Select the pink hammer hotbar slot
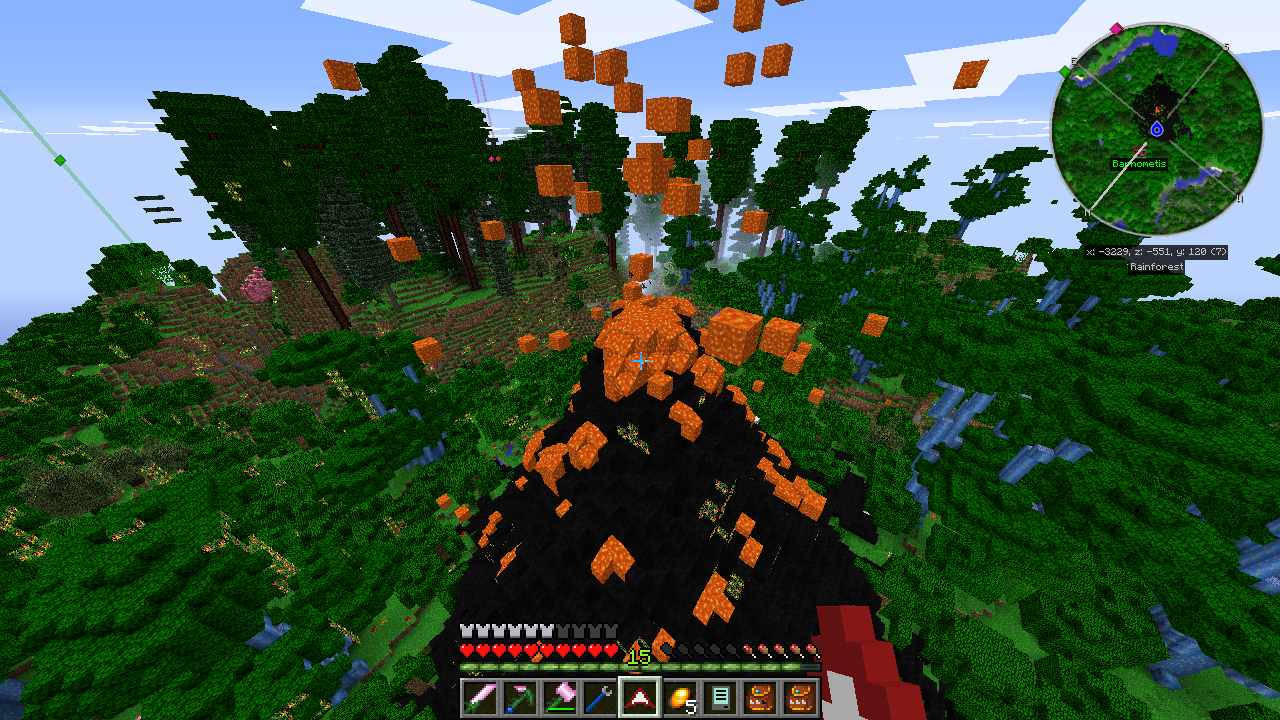Screen dimensions: 1280x720 [x=558, y=696]
